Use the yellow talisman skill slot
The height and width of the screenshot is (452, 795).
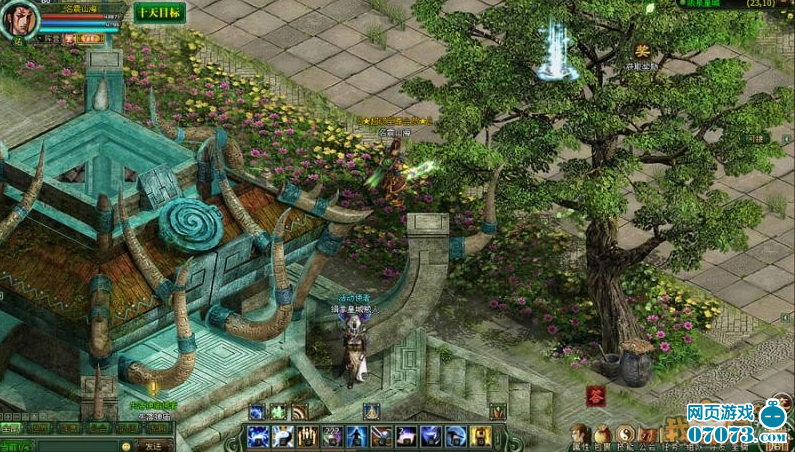tap(481, 435)
